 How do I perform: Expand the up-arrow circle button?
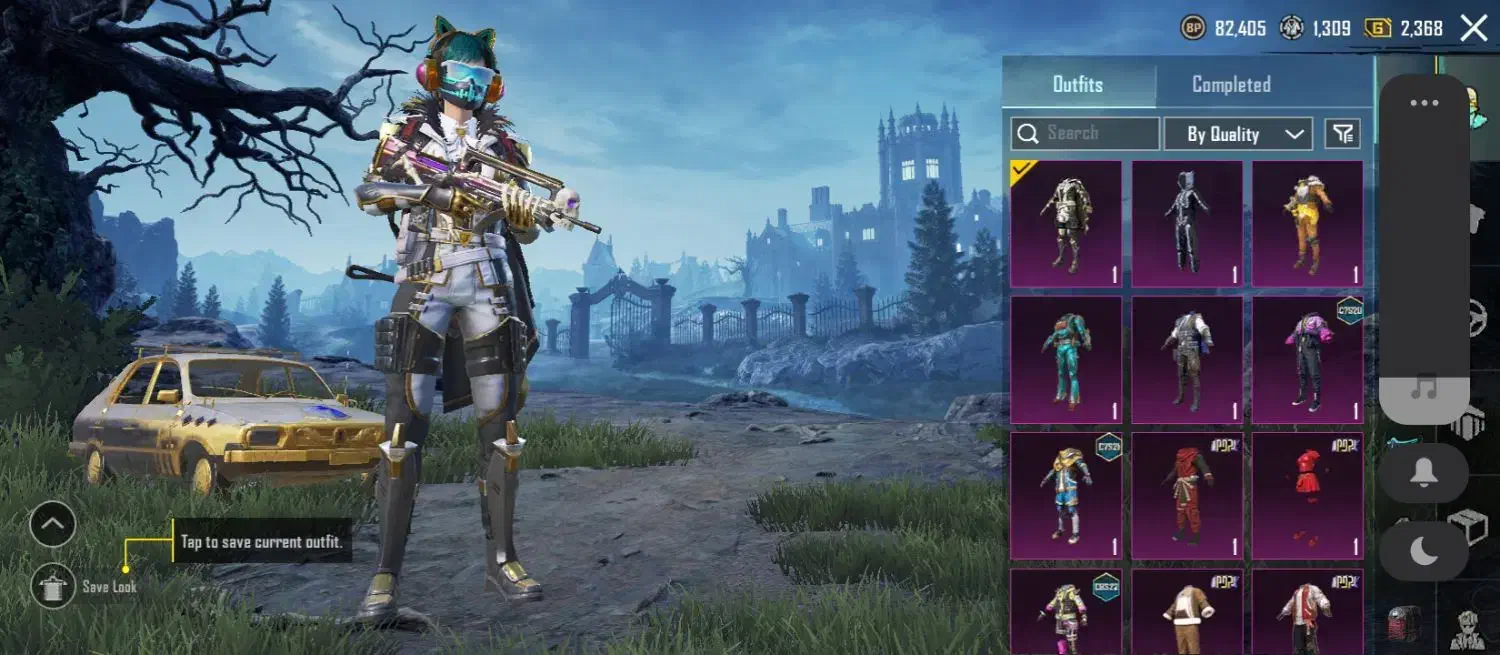click(53, 523)
